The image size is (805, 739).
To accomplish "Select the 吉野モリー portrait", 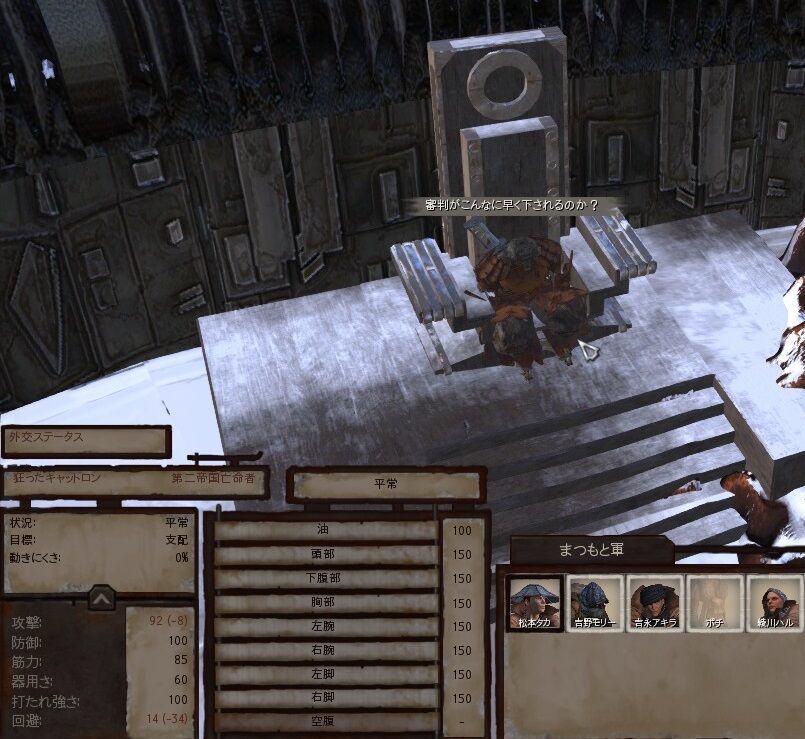I will click(594, 603).
